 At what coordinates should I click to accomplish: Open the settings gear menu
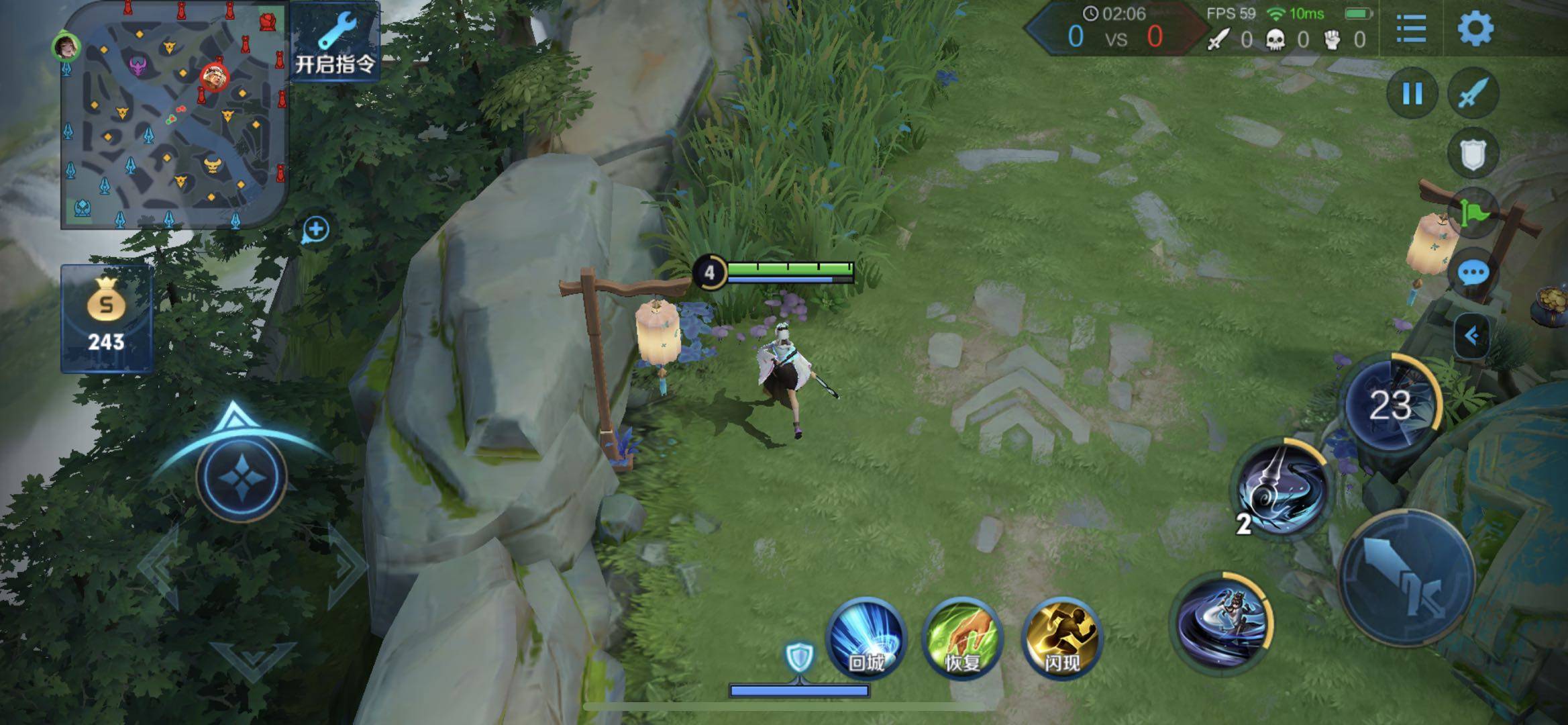point(1475,29)
